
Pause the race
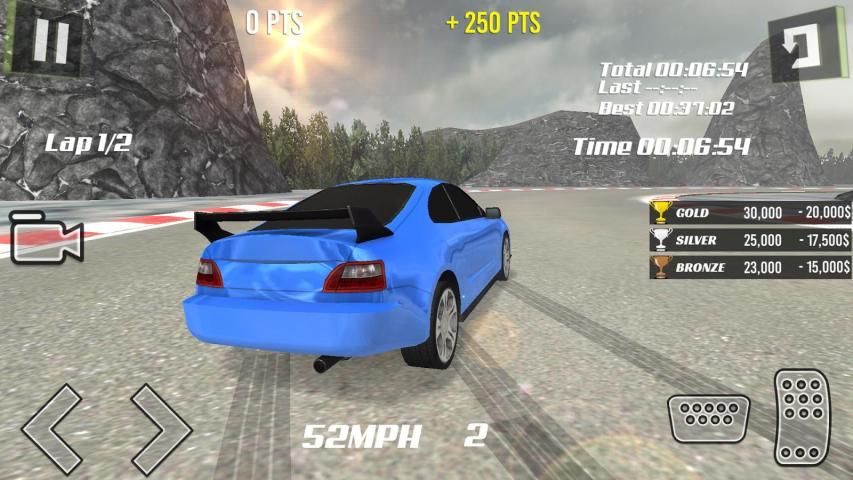(x=48, y=41)
